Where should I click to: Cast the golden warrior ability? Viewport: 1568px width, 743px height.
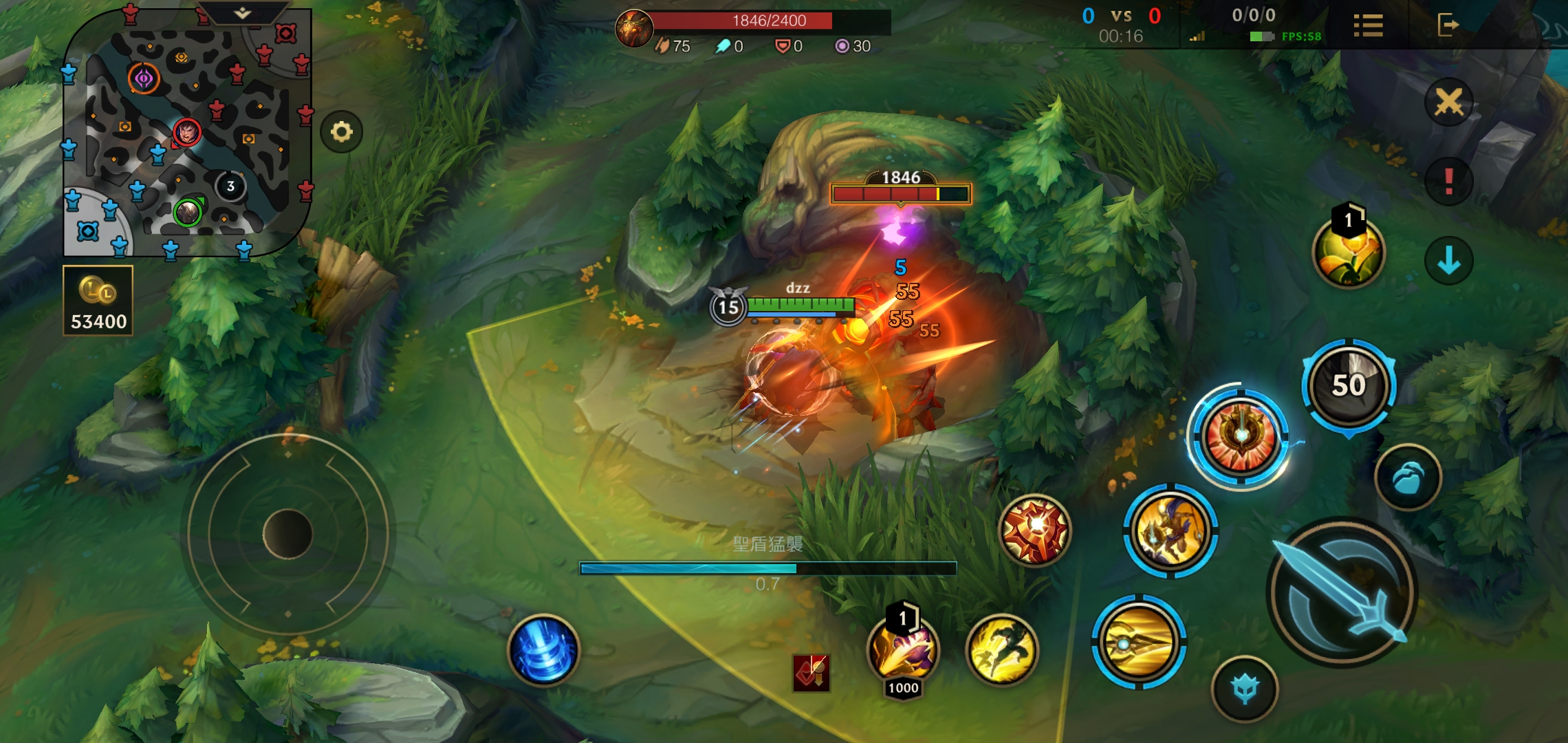(x=1170, y=530)
